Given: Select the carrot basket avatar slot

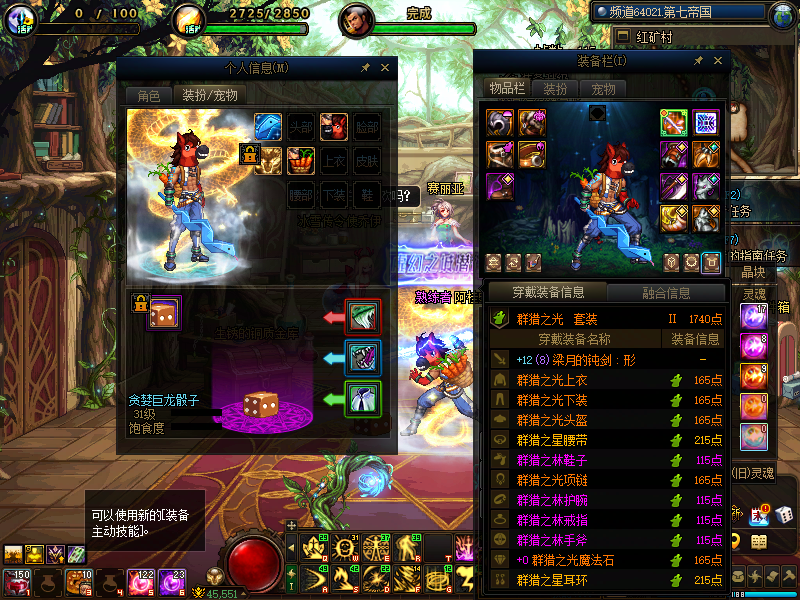Looking at the screenshot, I should [x=301, y=160].
